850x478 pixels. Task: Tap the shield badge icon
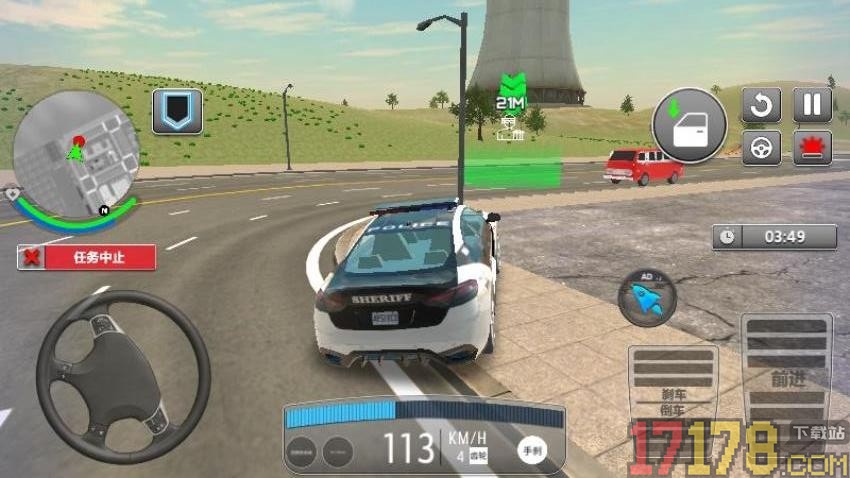coord(177,112)
